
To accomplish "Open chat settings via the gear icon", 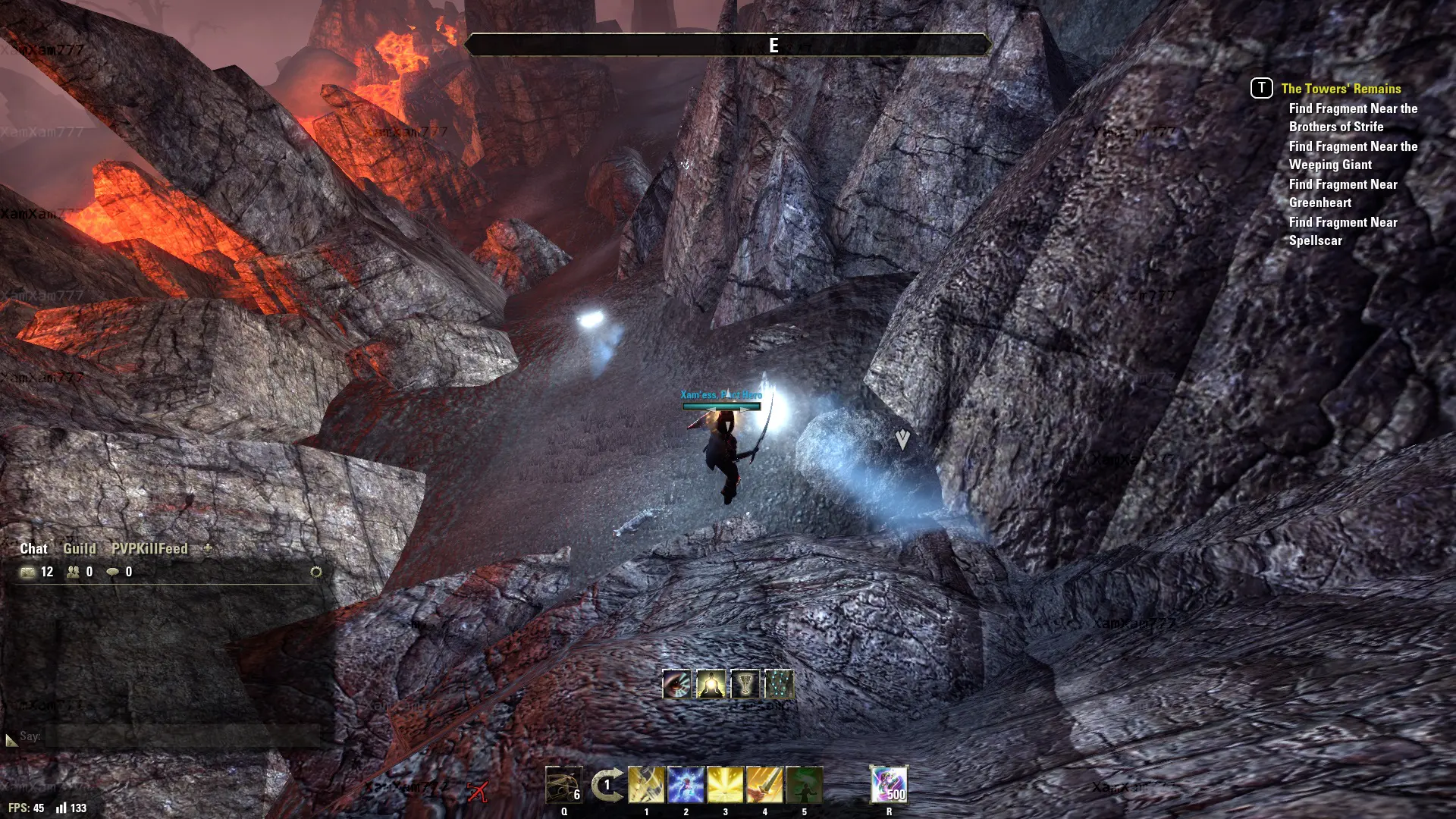I will [316, 572].
